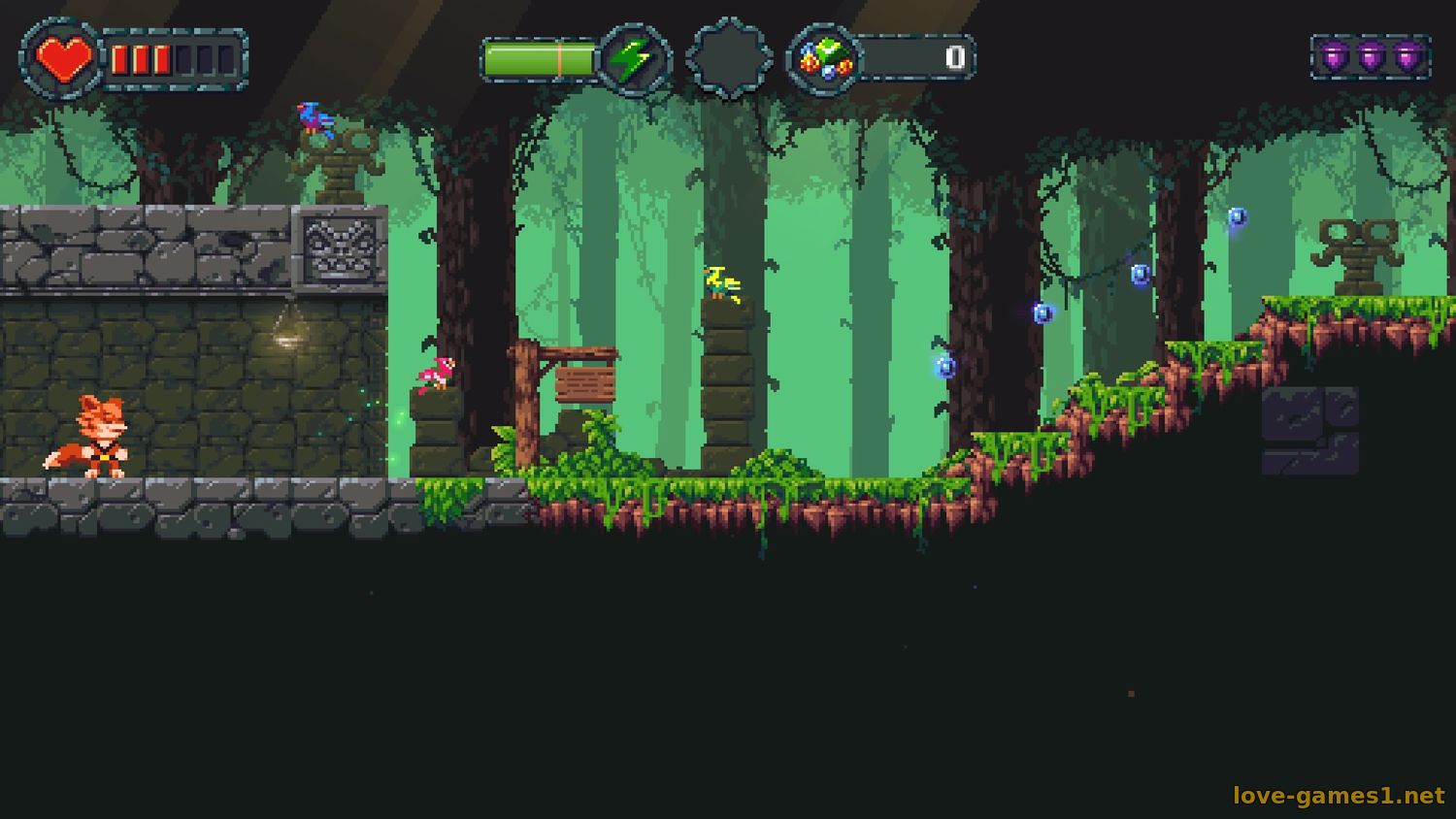
Task: Select the empty octagonal item slot
Action: [x=729, y=58]
